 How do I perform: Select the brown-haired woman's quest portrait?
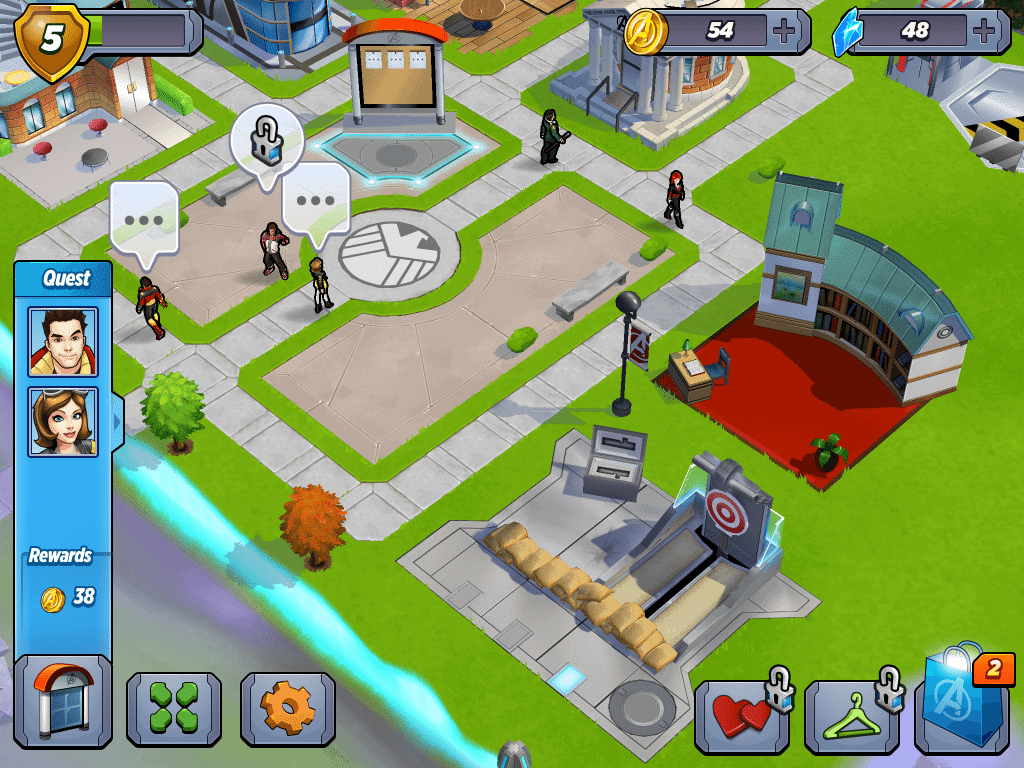(63, 421)
